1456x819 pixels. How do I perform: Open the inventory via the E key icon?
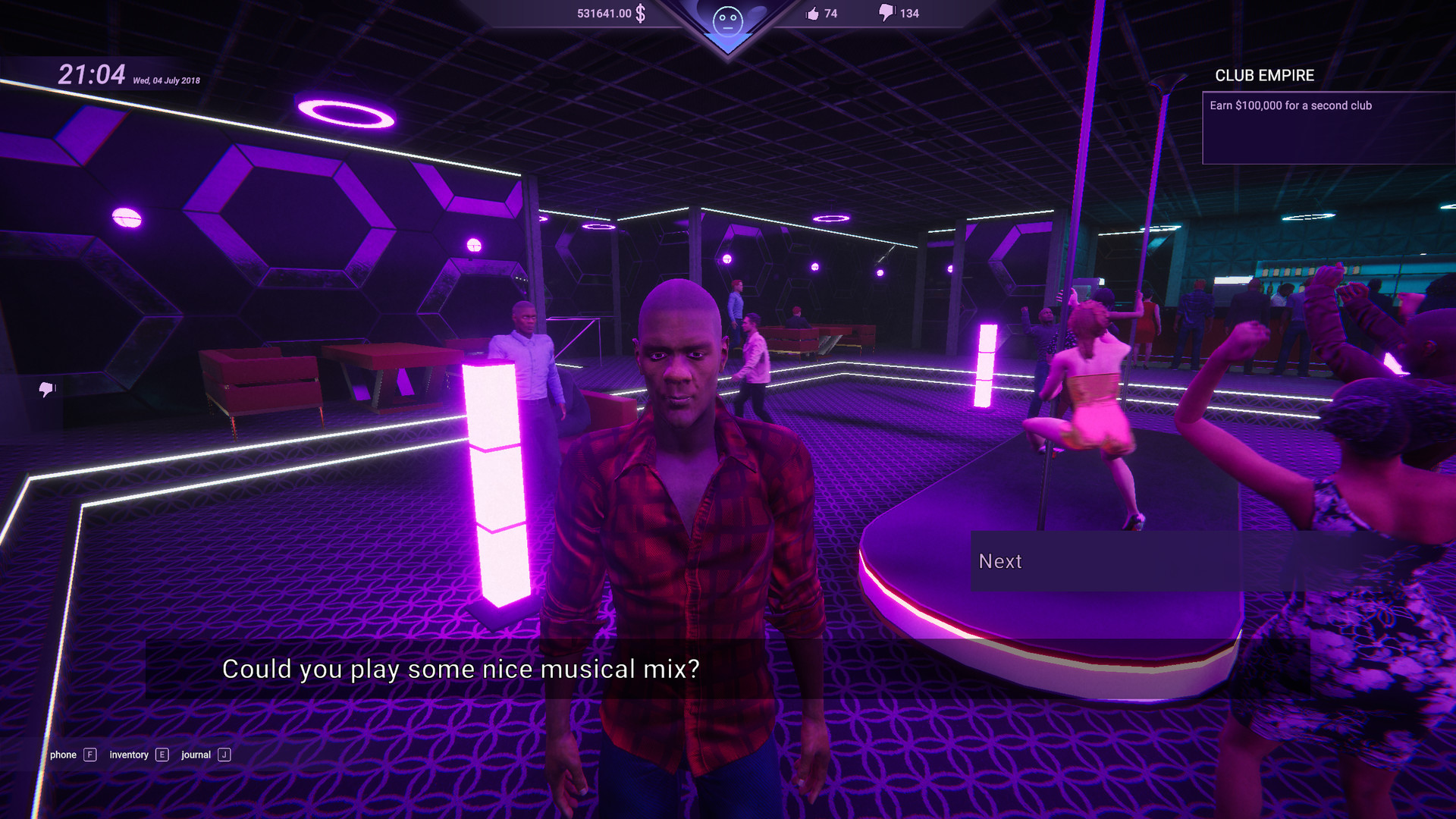(x=162, y=755)
